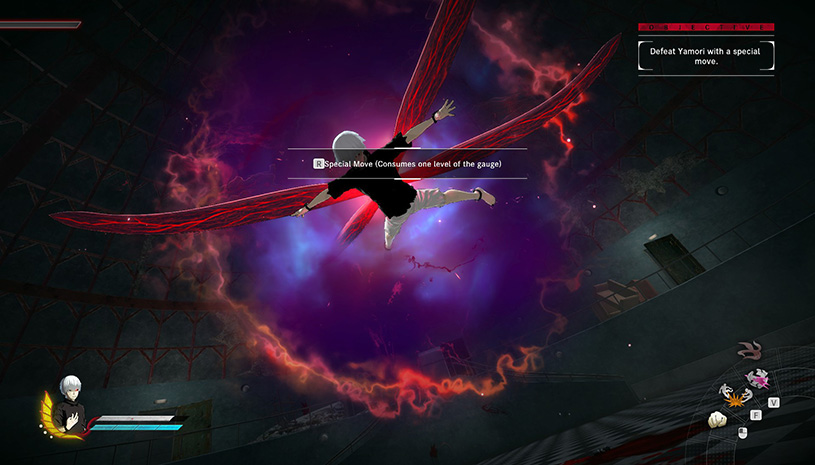Viewport: 815px width, 465px height.
Task: Select the golden wing special gauge emblem
Action: tap(46, 414)
